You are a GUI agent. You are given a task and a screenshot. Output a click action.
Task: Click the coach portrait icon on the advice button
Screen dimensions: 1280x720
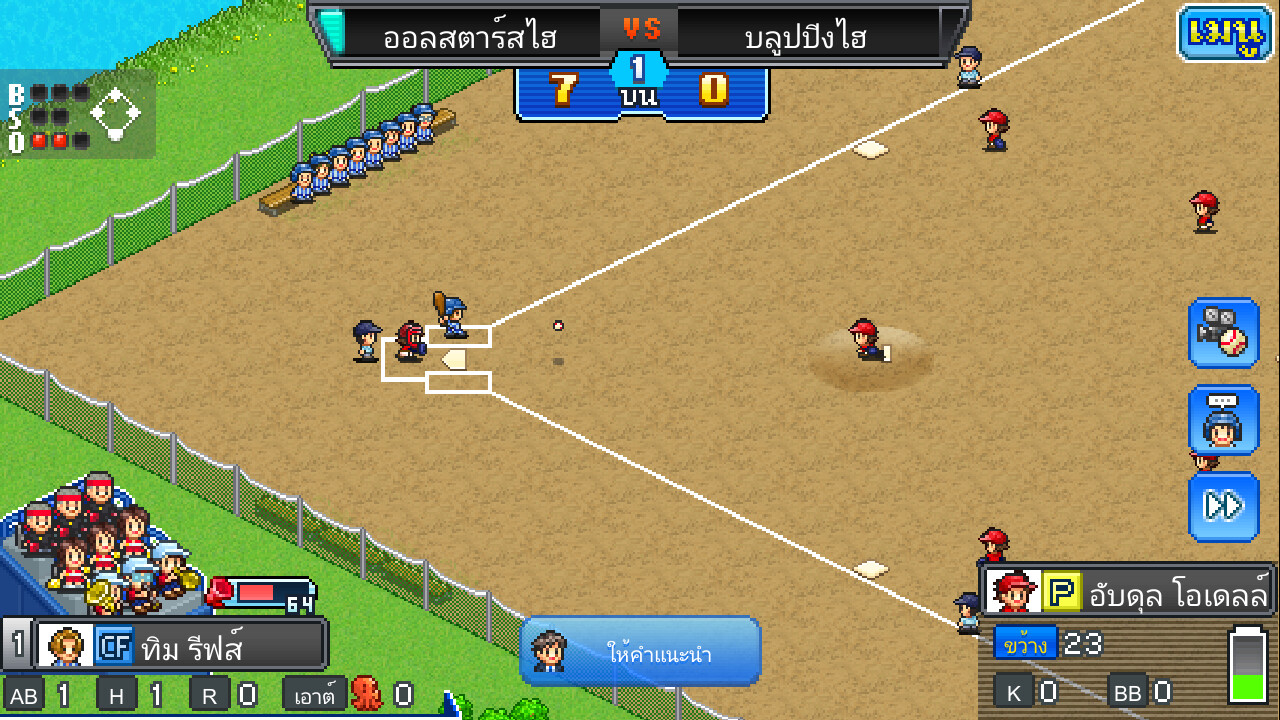548,652
